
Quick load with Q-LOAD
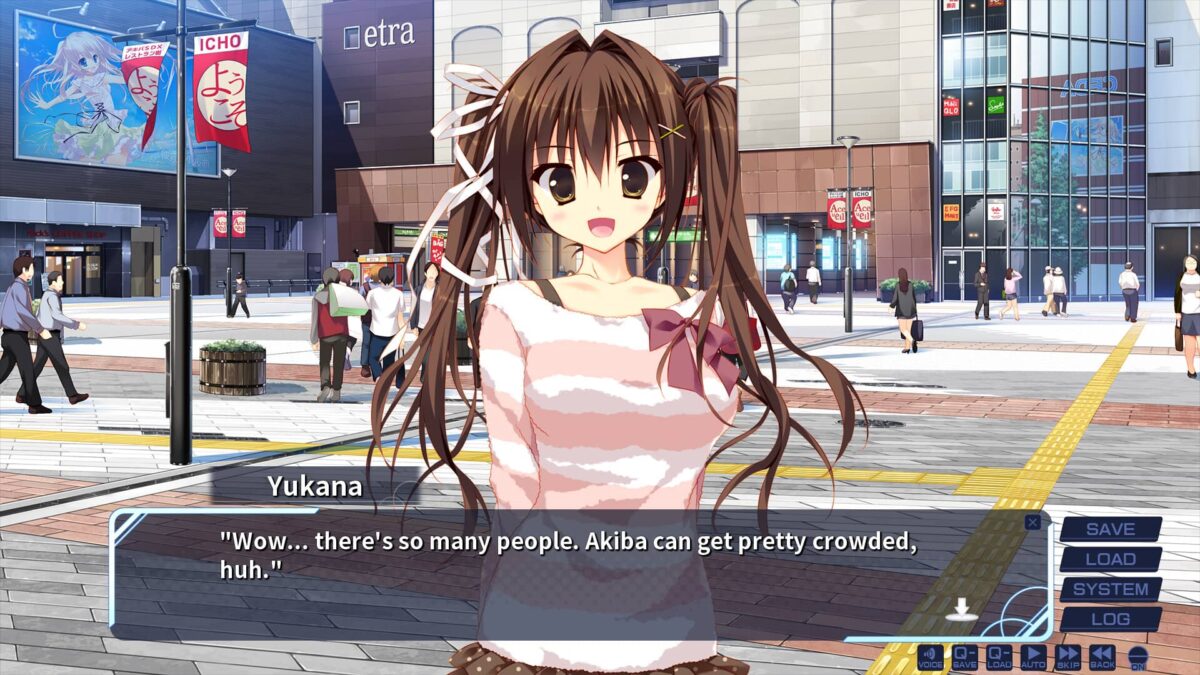(x=999, y=657)
